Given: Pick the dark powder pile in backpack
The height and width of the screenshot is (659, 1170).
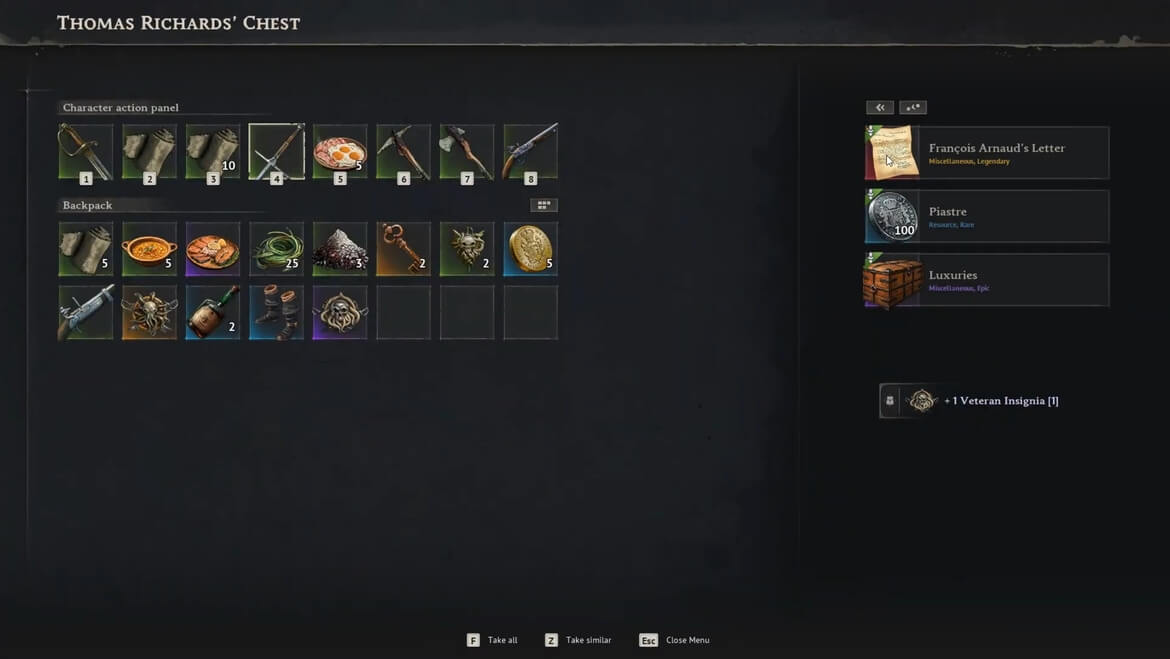Looking at the screenshot, I should [340, 249].
